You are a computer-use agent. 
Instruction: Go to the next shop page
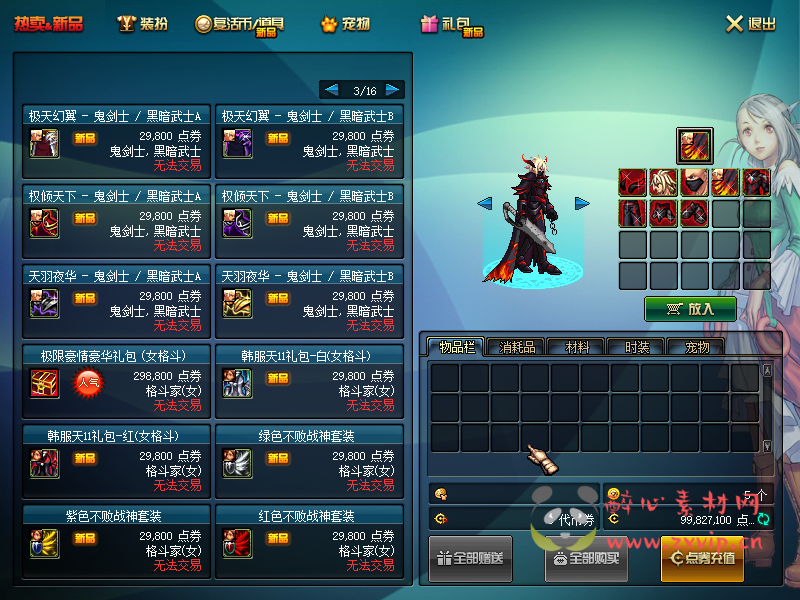[394, 90]
